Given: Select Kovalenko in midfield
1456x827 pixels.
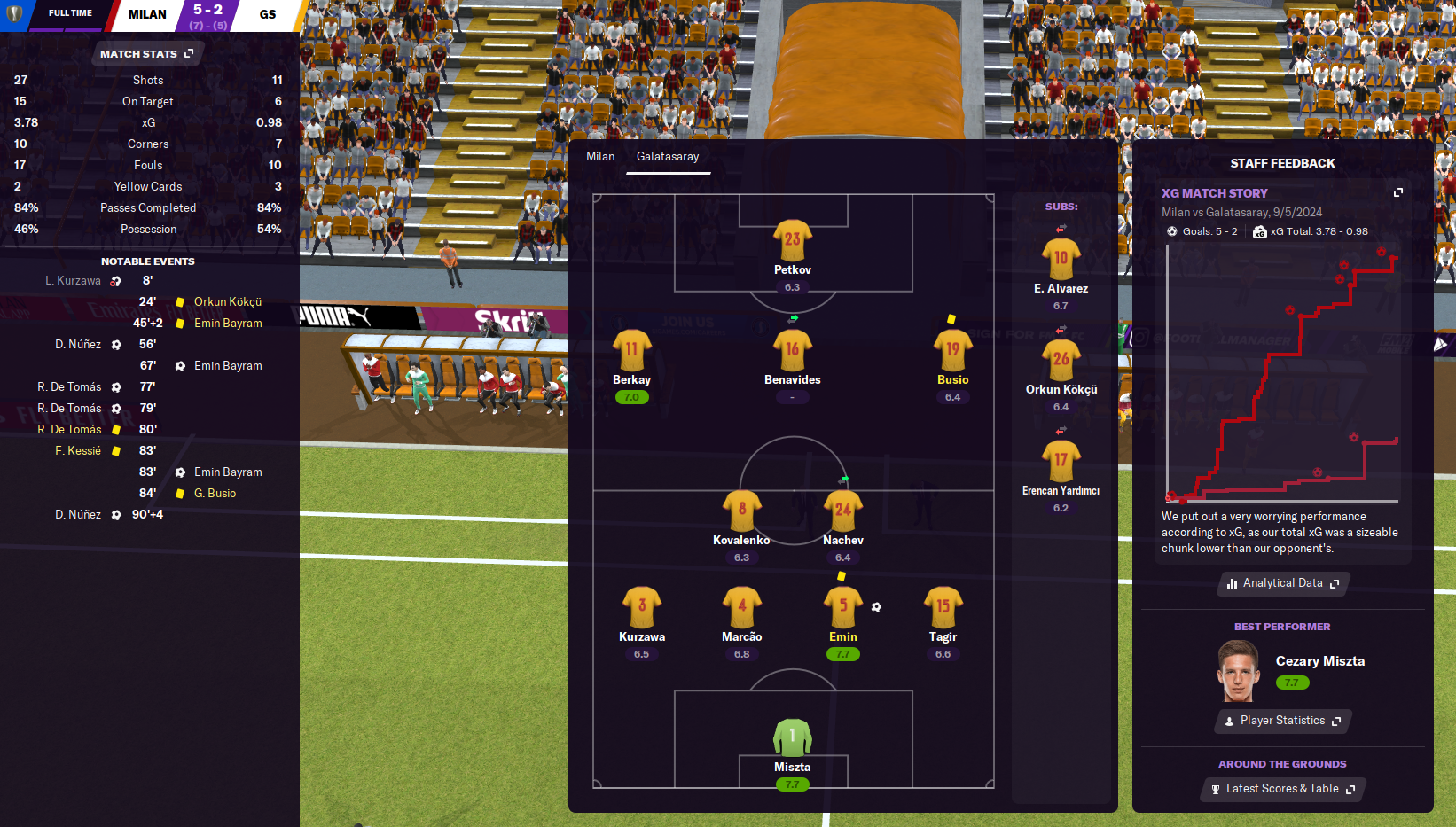Looking at the screenshot, I should pyautogui.click(x=741, y=511).
